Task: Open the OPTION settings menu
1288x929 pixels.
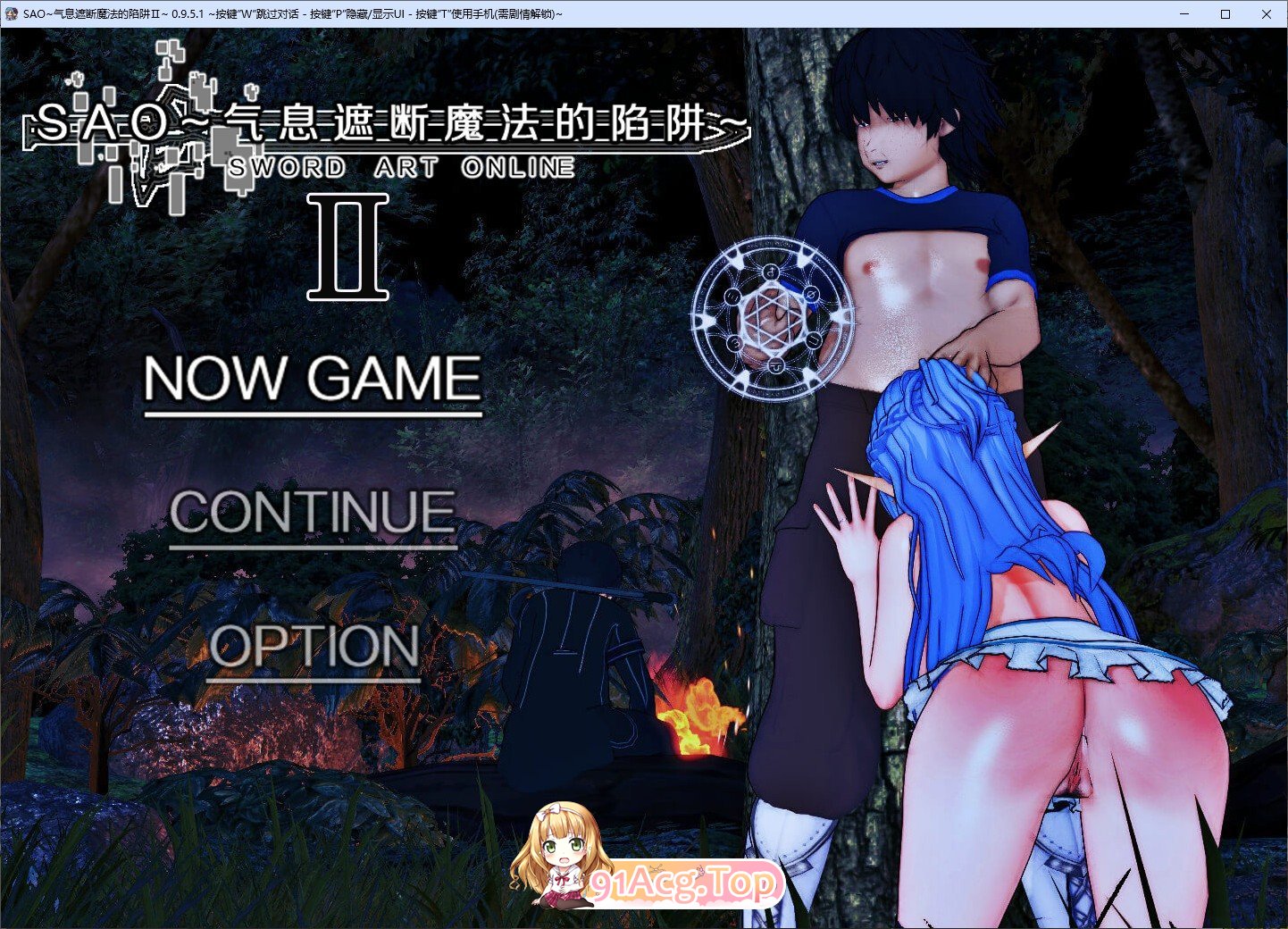Action: (x=315, y=648)
